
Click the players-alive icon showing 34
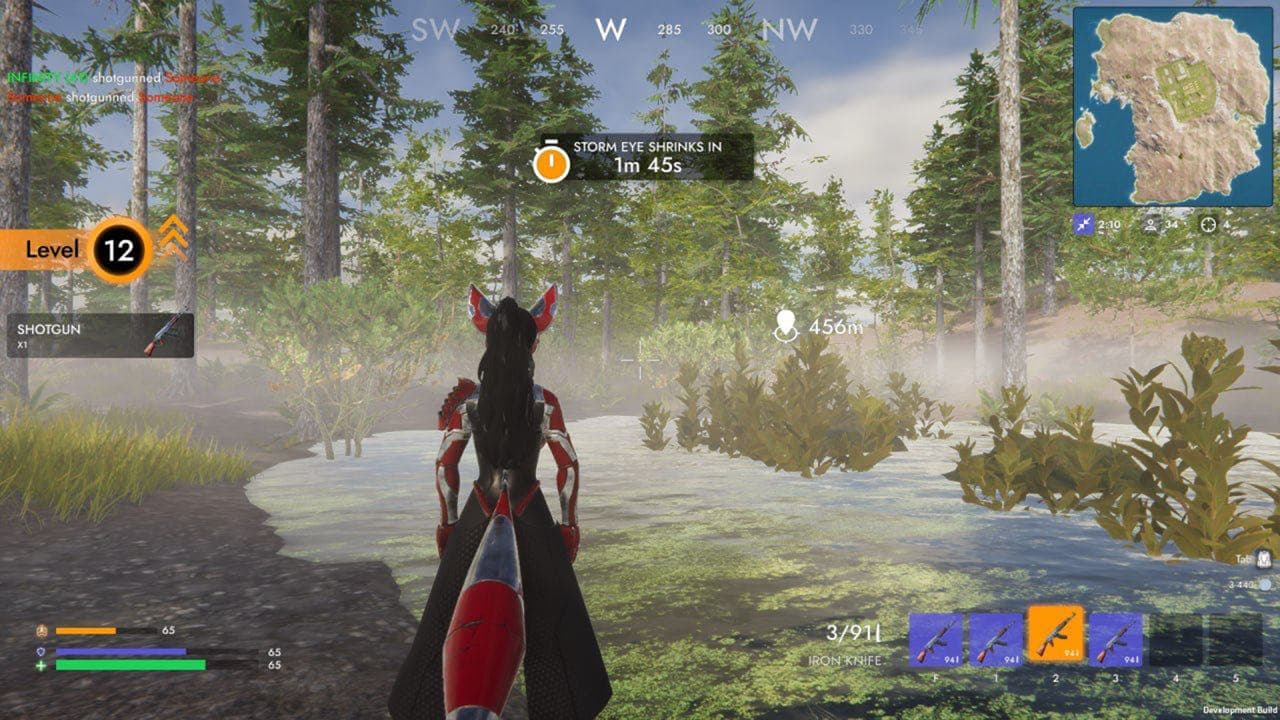(1151, 224)
